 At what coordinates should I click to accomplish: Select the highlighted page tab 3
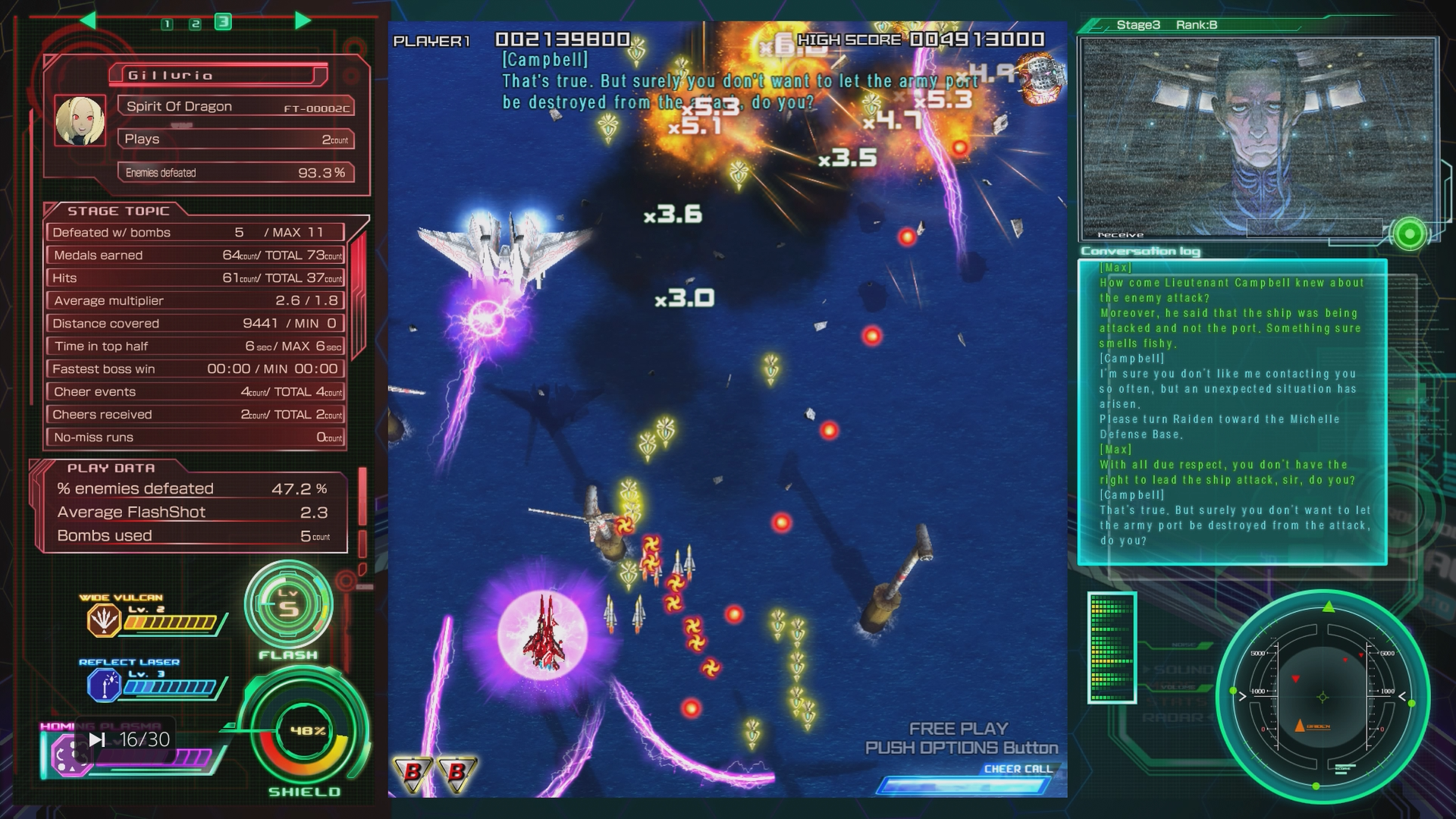click(223, 22)
